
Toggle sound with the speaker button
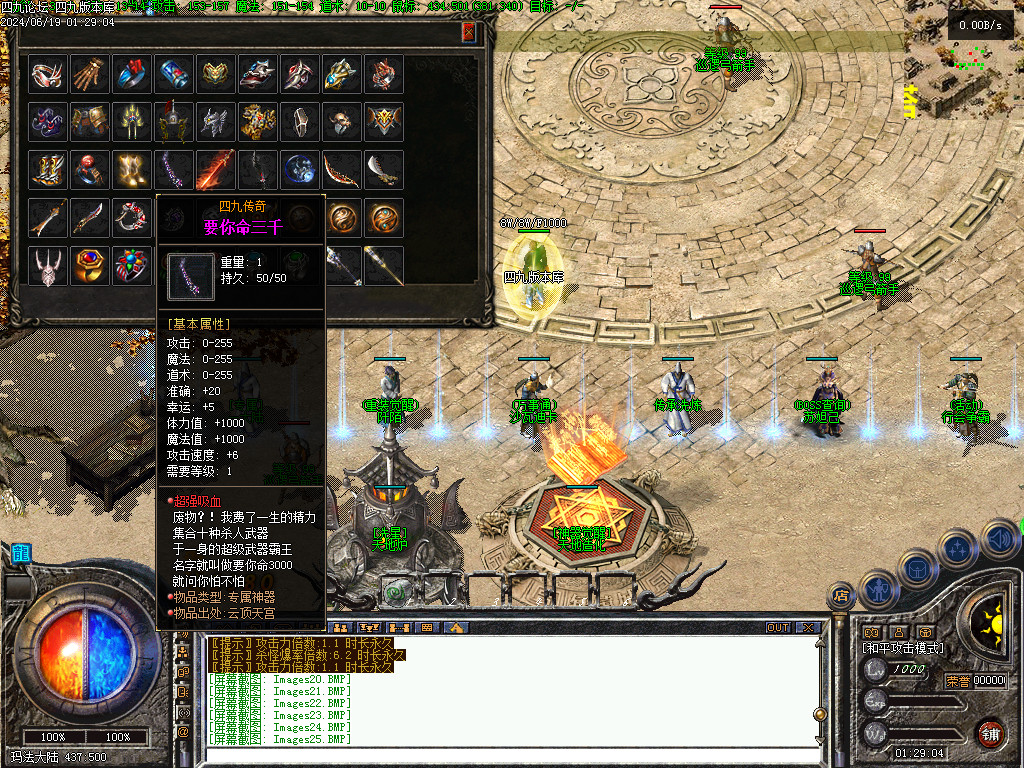[998, 540]
